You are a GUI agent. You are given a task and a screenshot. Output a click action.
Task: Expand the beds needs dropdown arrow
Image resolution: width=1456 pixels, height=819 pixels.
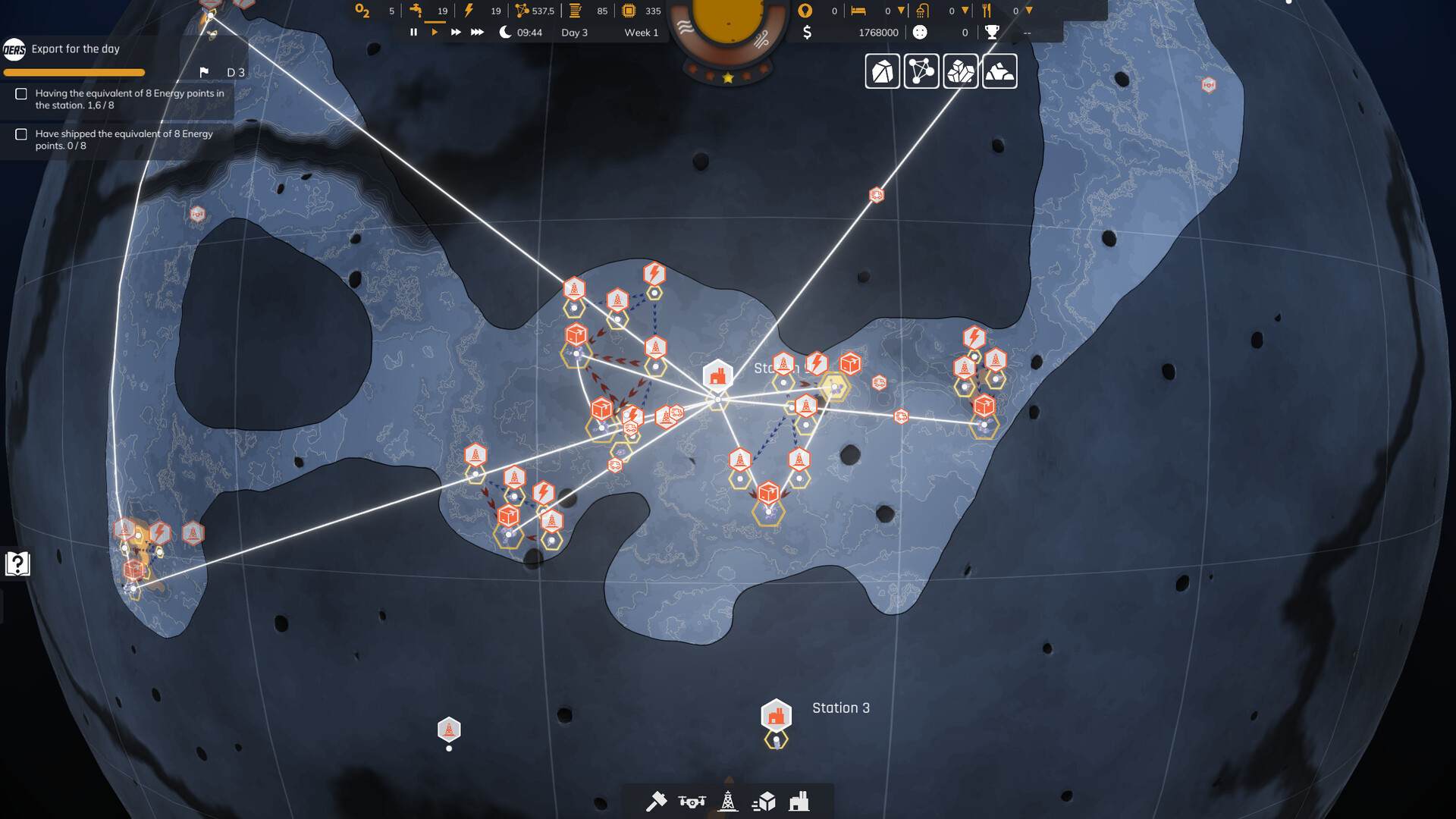pos(901,11)
